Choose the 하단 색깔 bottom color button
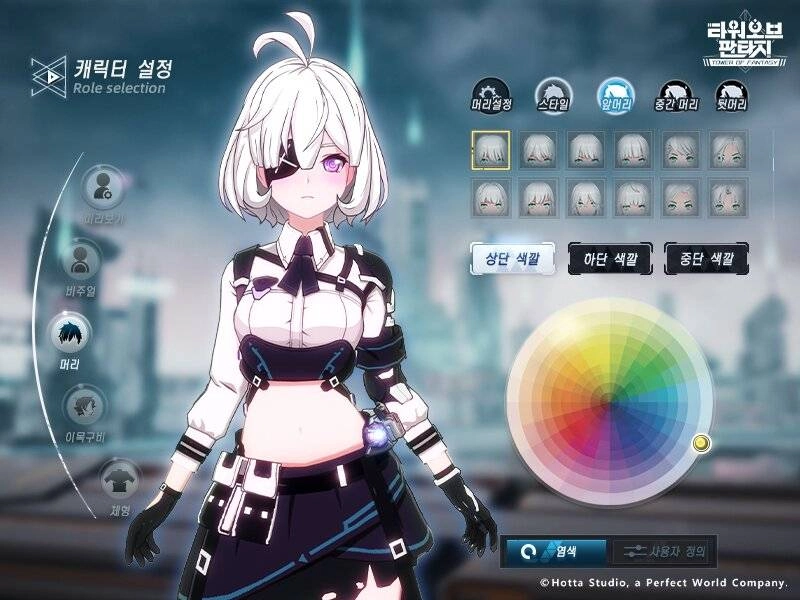Viewport: 800px width, 600px height. click(610, 259)
